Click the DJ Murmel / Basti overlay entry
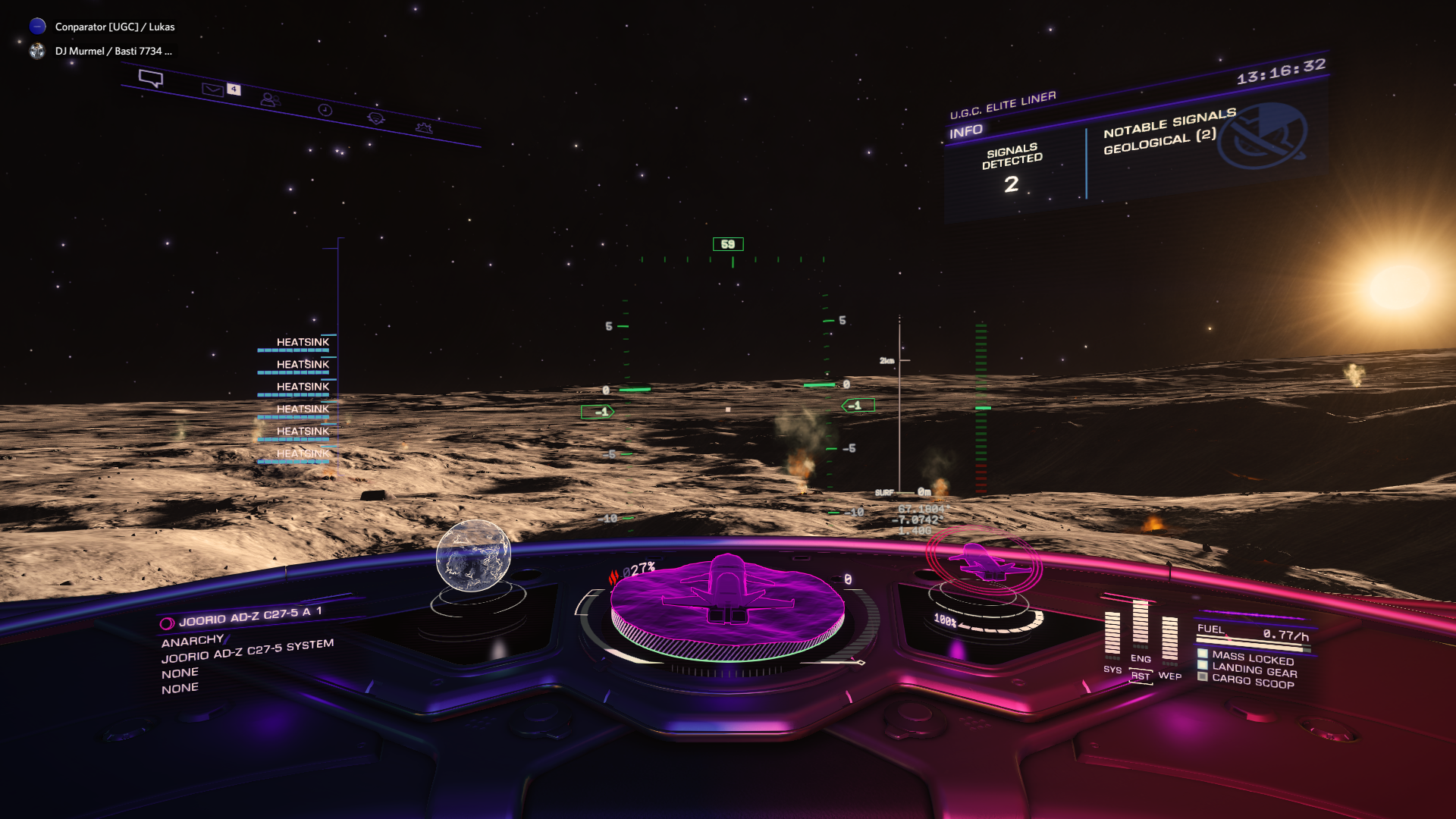The image size is (1456, 819). pos(112,51)
